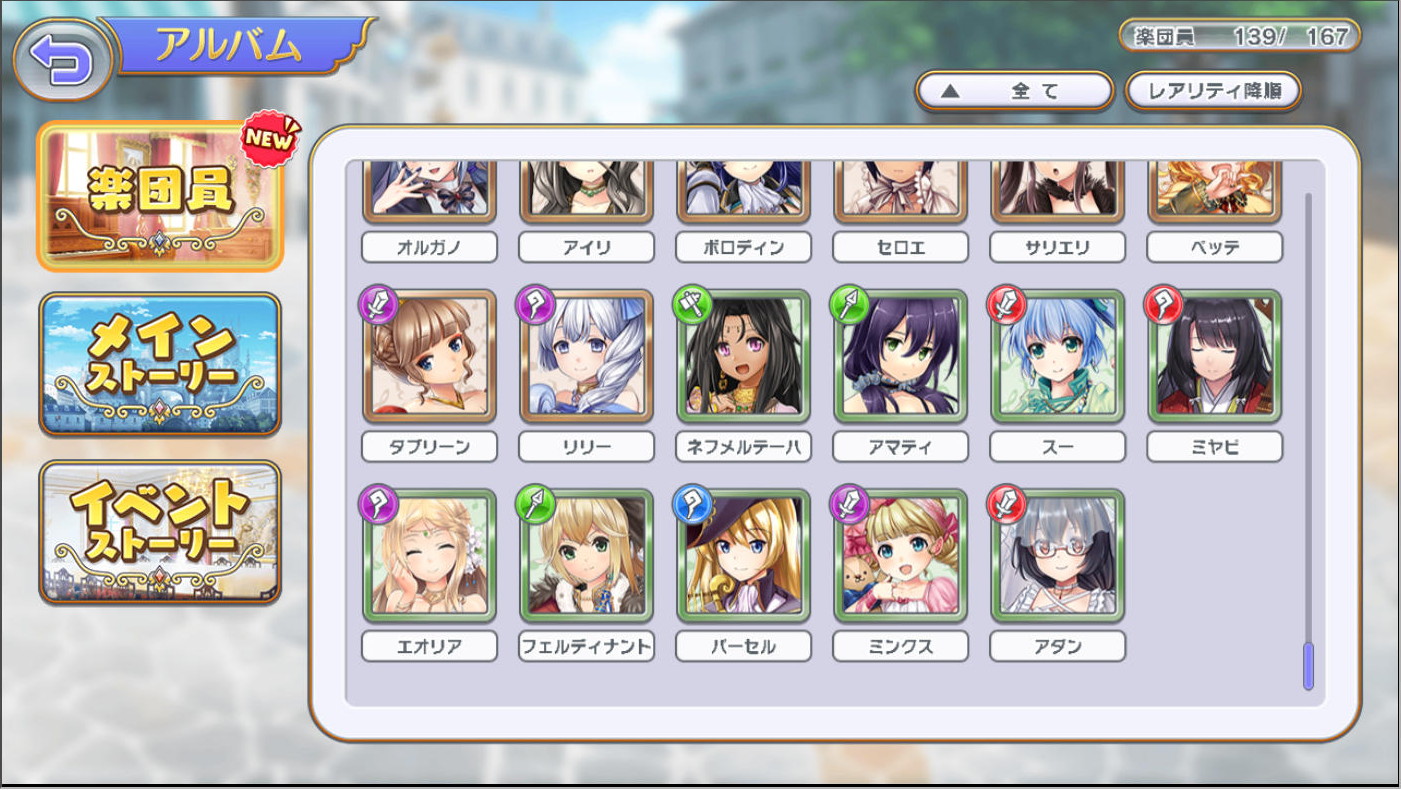This screenshot has width=1401, height=790.
Task: Select the タブリーン character portrait
Action: click(429, 357)
